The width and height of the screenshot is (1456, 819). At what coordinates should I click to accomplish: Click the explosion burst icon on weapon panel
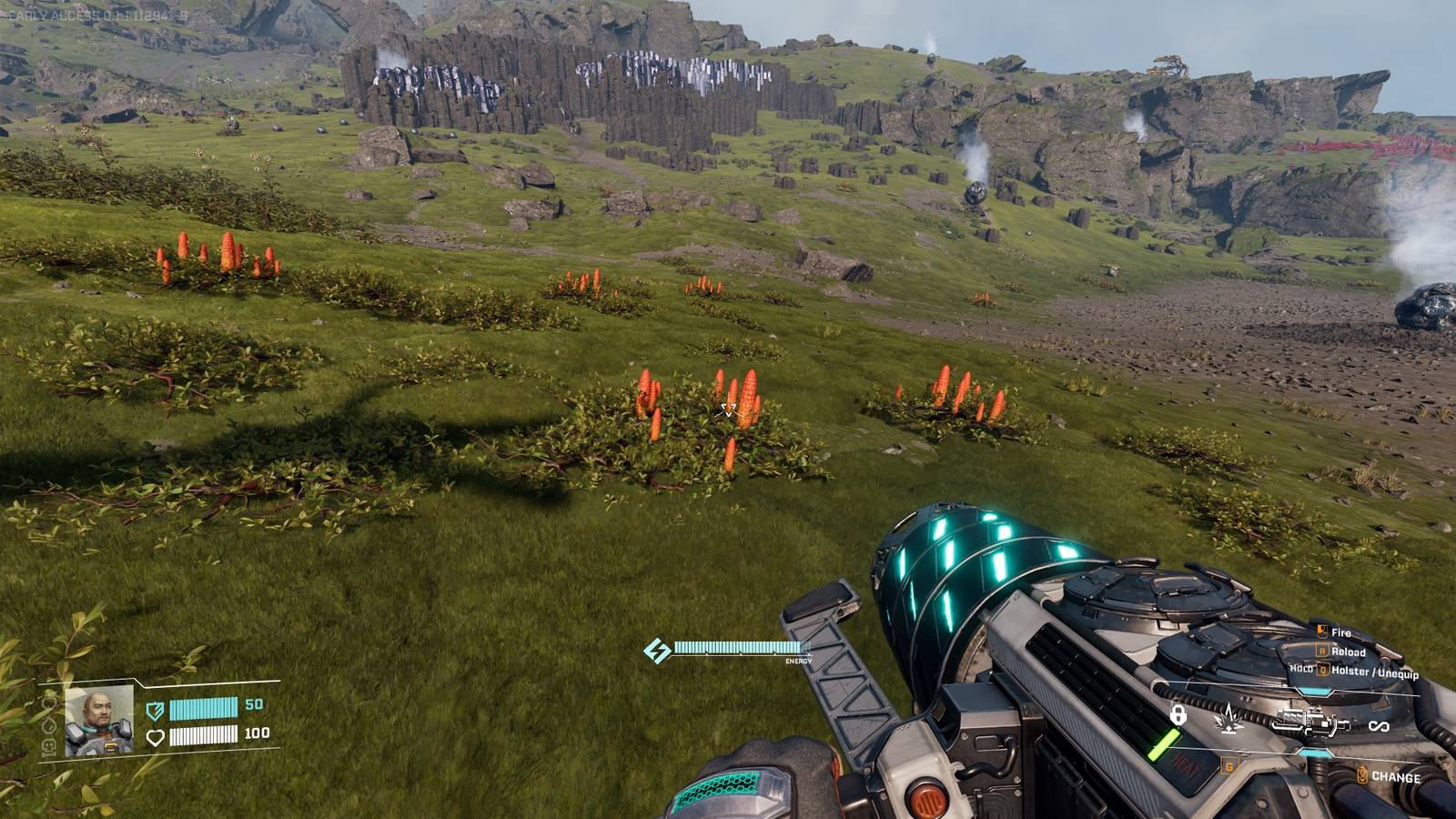pyautogui.click(x=1229, y=717)
